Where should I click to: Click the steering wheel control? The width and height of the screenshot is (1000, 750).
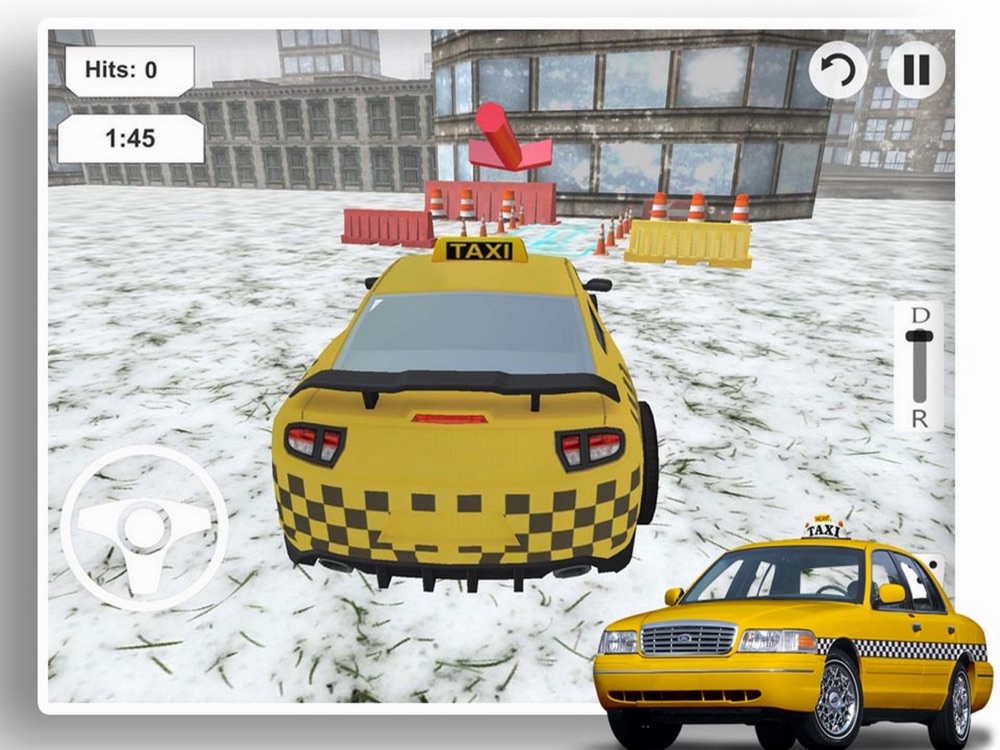[144, 527]
